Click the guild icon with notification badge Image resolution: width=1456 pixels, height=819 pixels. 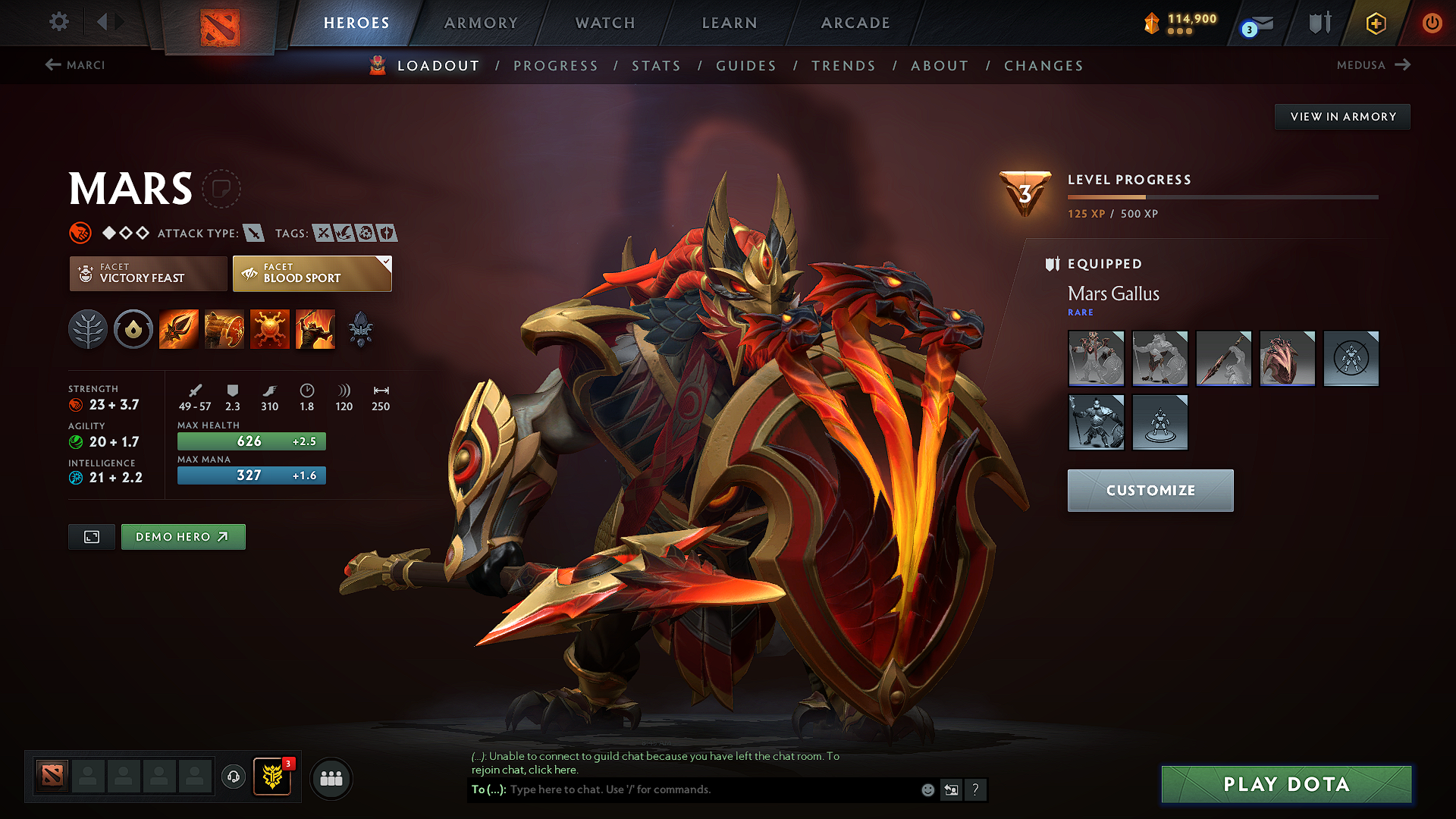coord(272,777)
